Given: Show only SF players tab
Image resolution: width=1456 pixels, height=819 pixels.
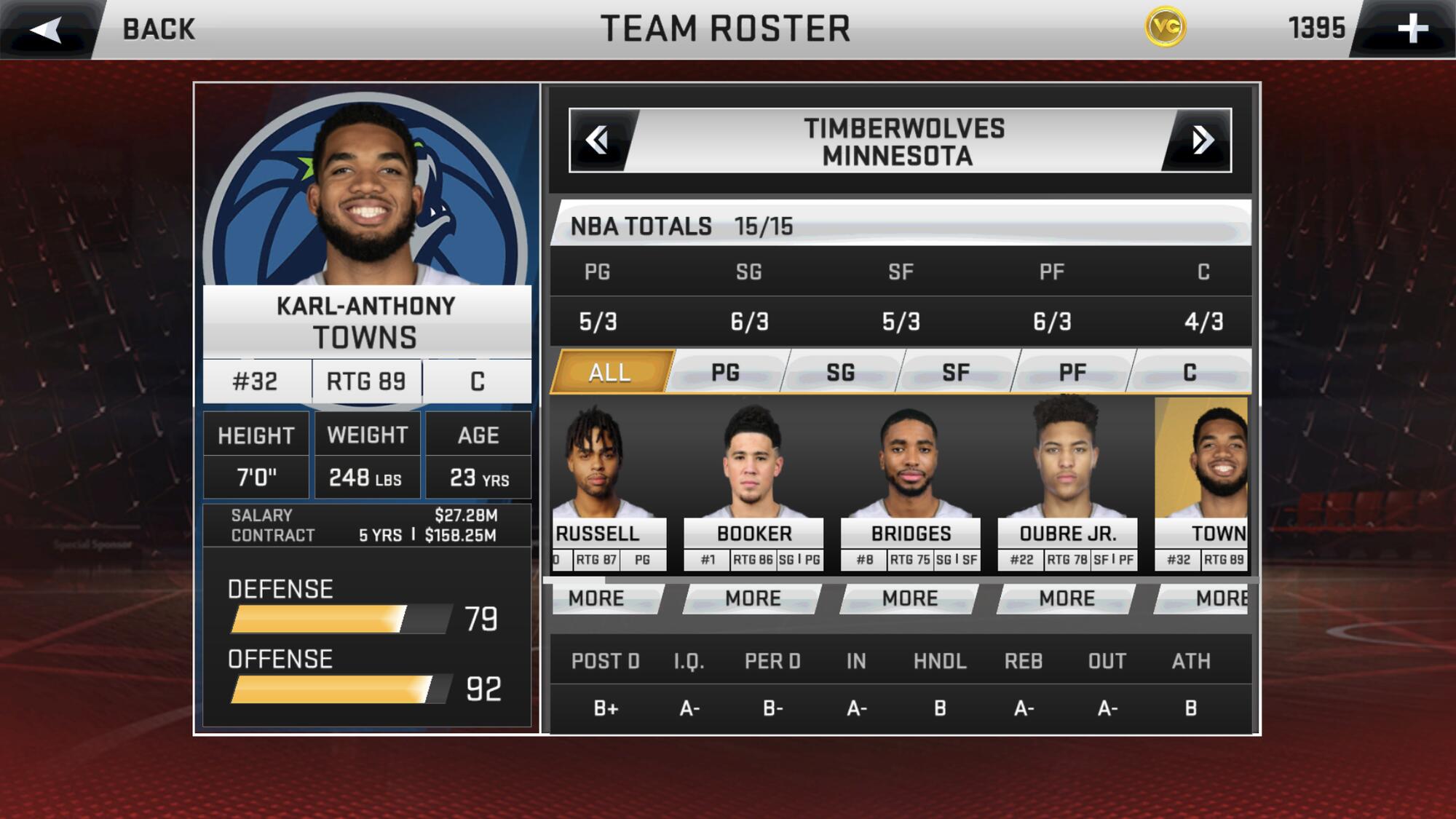Looking at the screenshot, I should pos(955,372).
